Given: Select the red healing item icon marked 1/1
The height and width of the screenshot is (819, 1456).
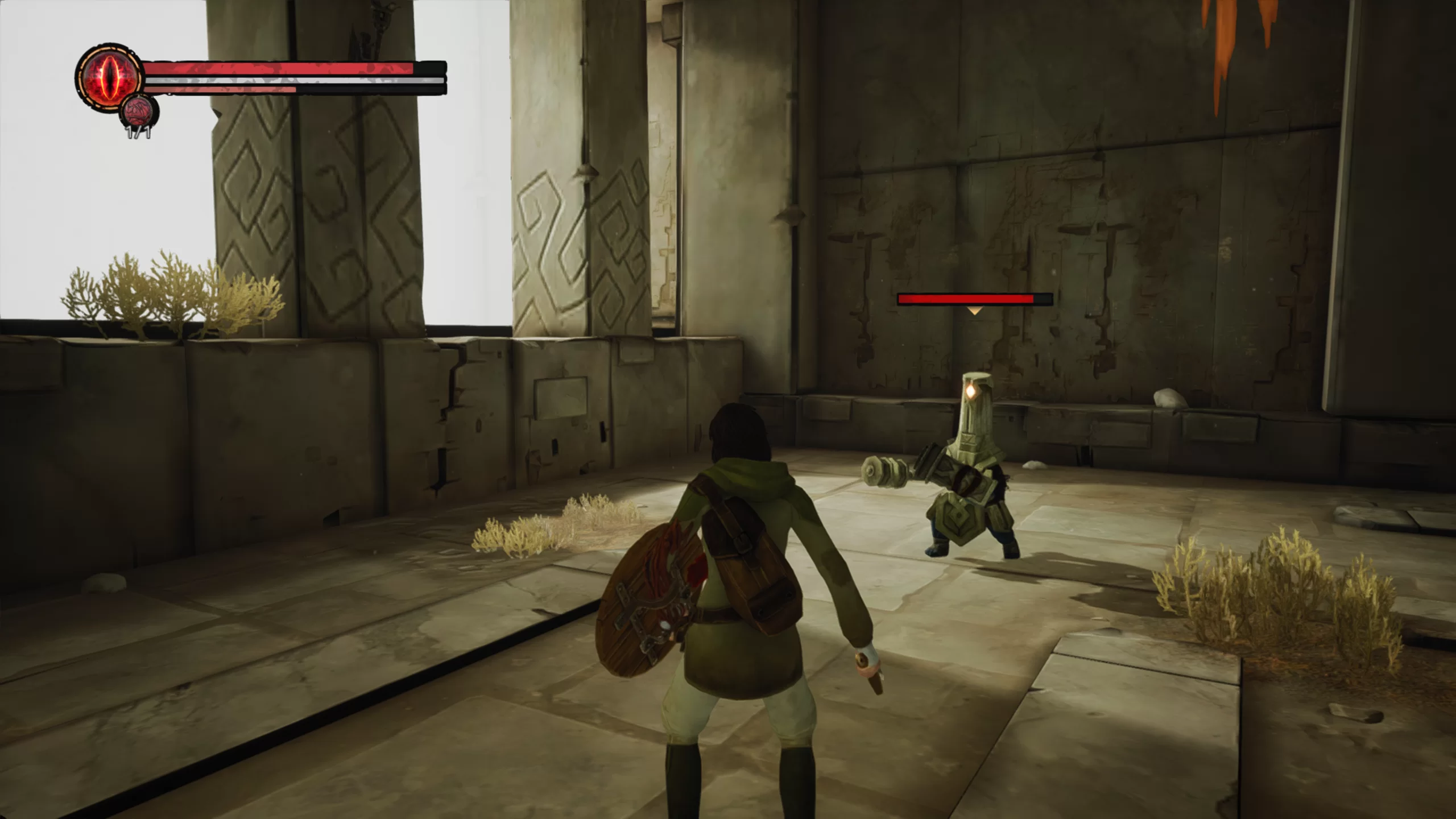Looking at the screenshot, I should [x=140, y=111].
